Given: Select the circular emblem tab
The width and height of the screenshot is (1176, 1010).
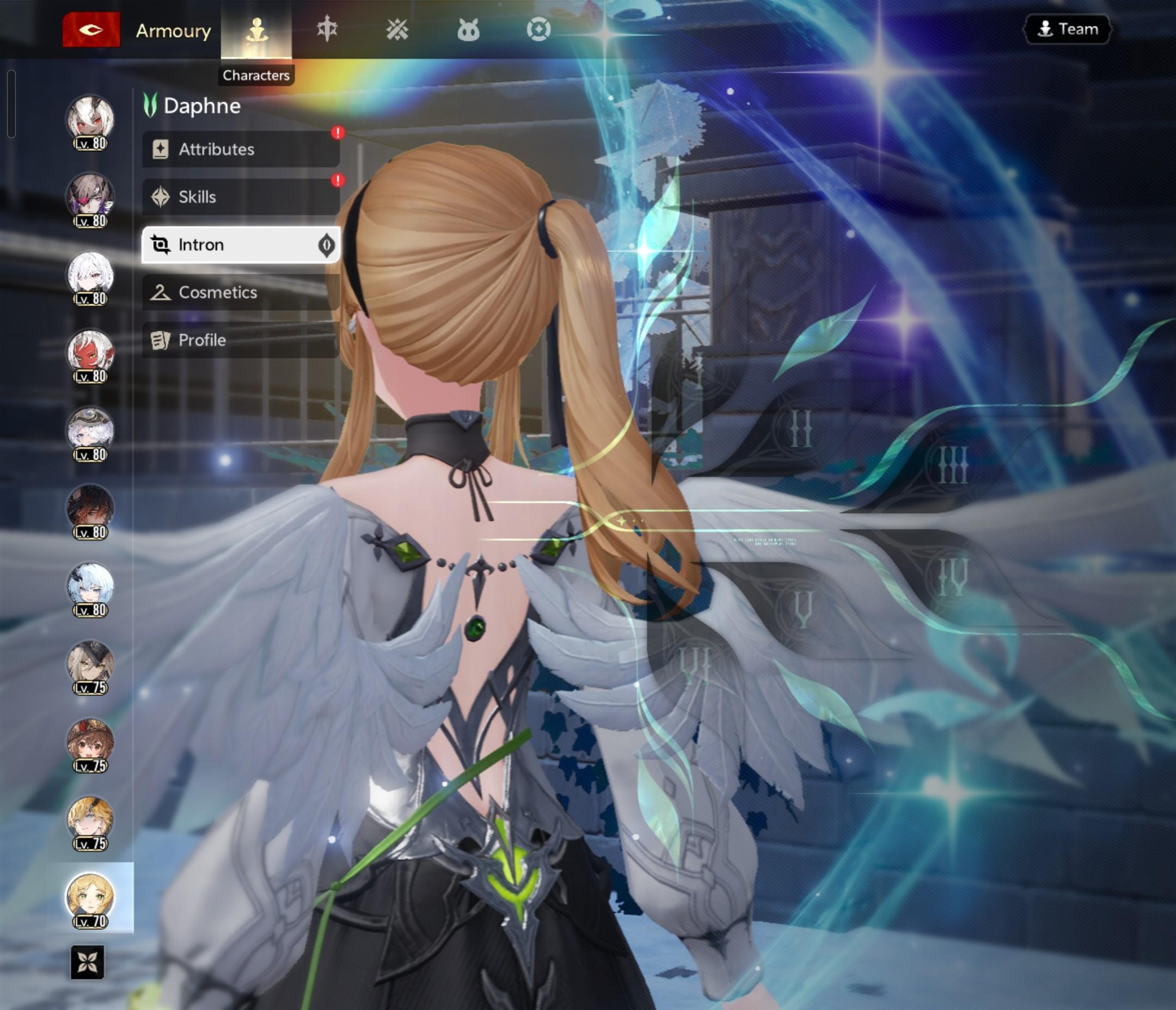Looking at the screenshot, I should [x=538, y=29].
